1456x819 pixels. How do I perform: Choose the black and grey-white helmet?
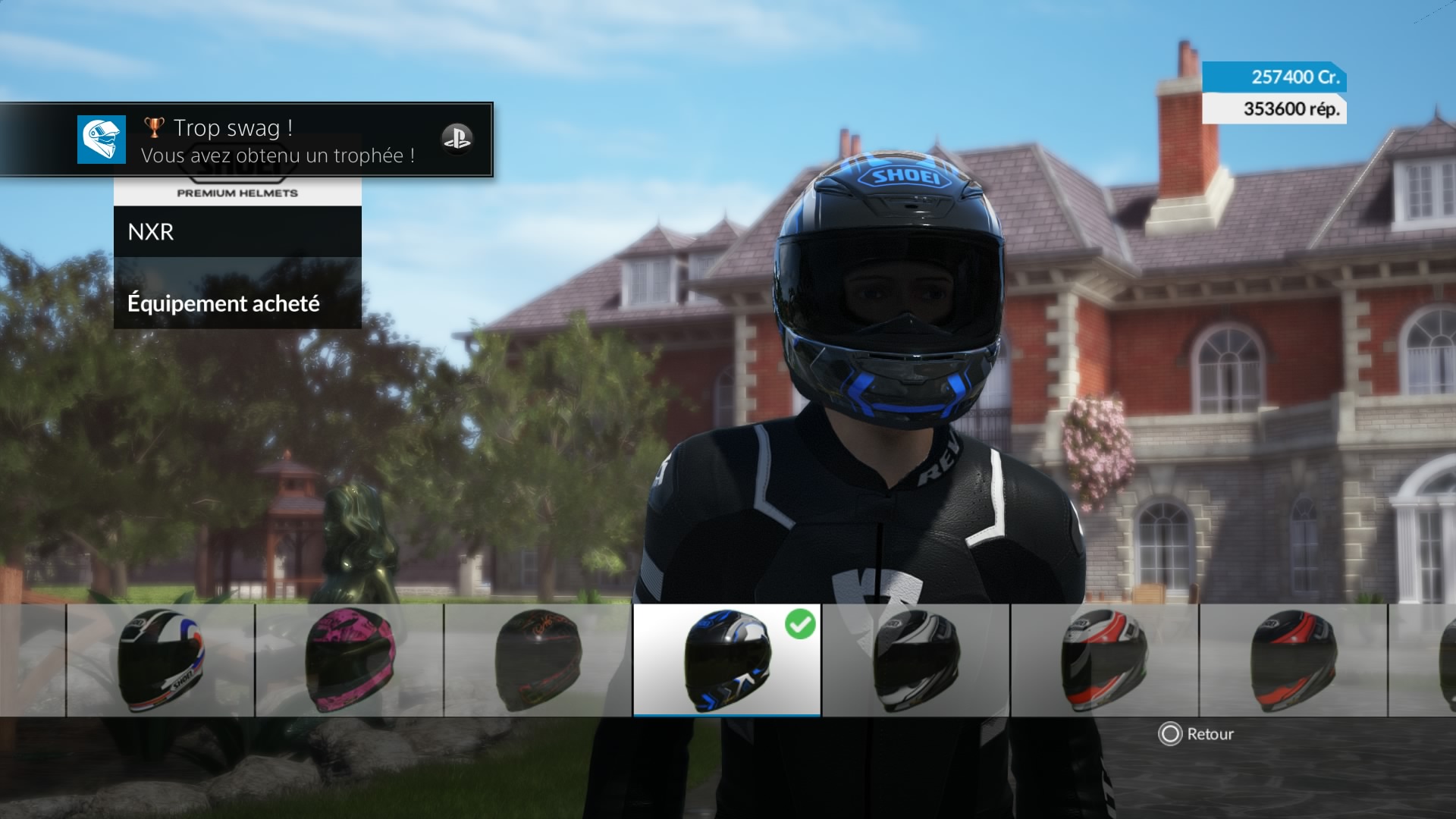[916, 661]
